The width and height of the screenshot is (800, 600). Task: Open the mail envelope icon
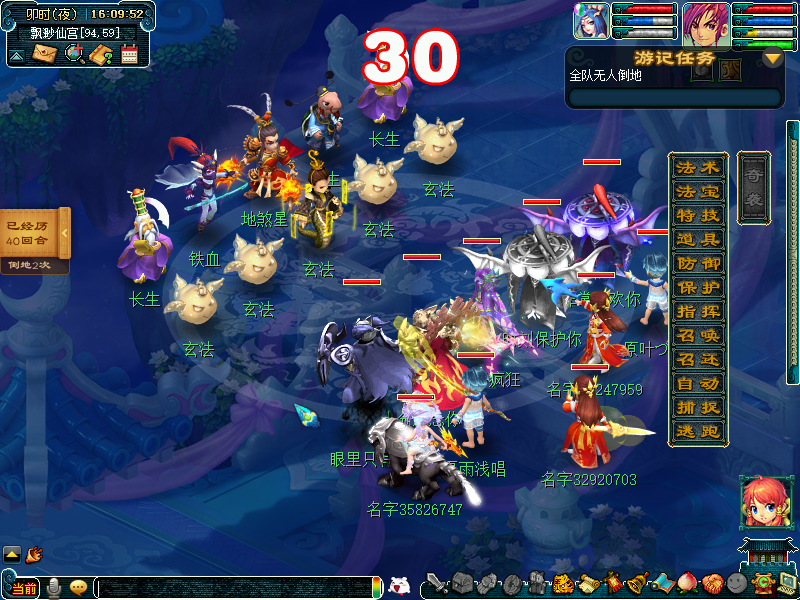tap(45, 54)
